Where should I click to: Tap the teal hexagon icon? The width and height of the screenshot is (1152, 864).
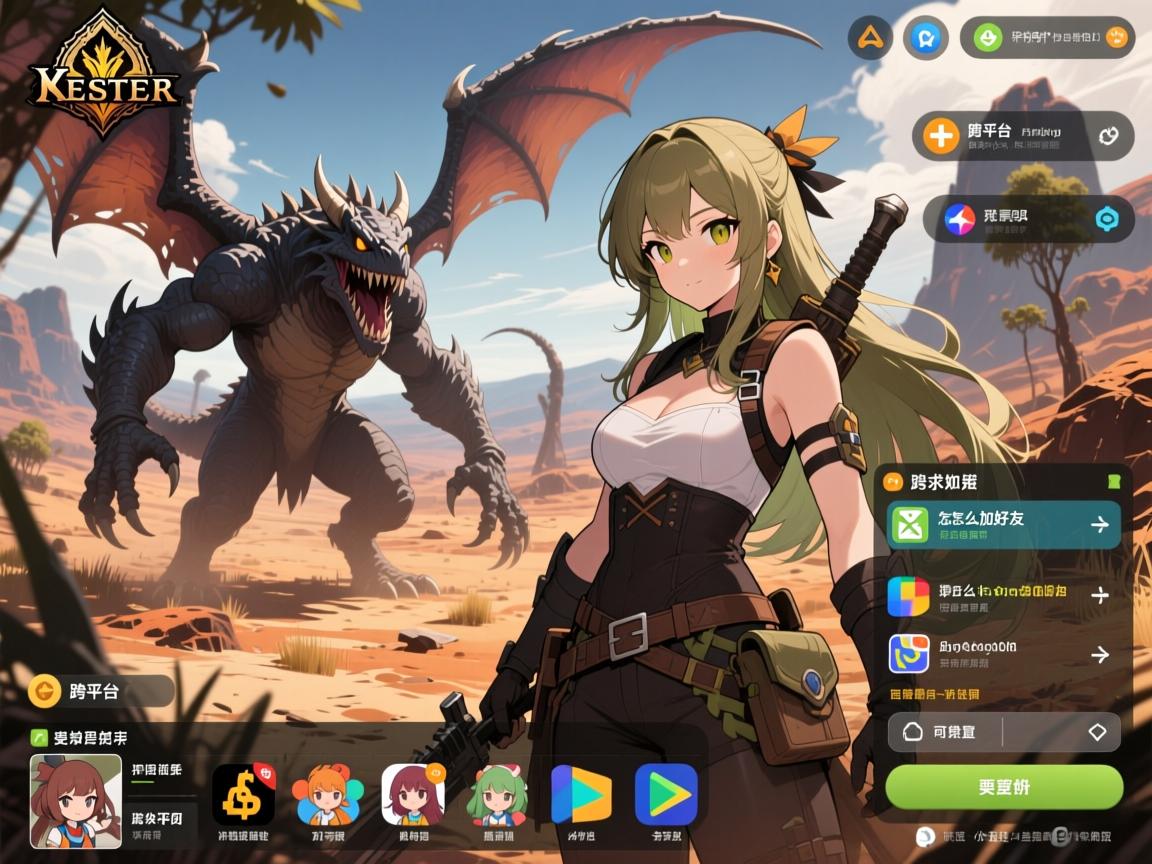tap(1107, 219)
